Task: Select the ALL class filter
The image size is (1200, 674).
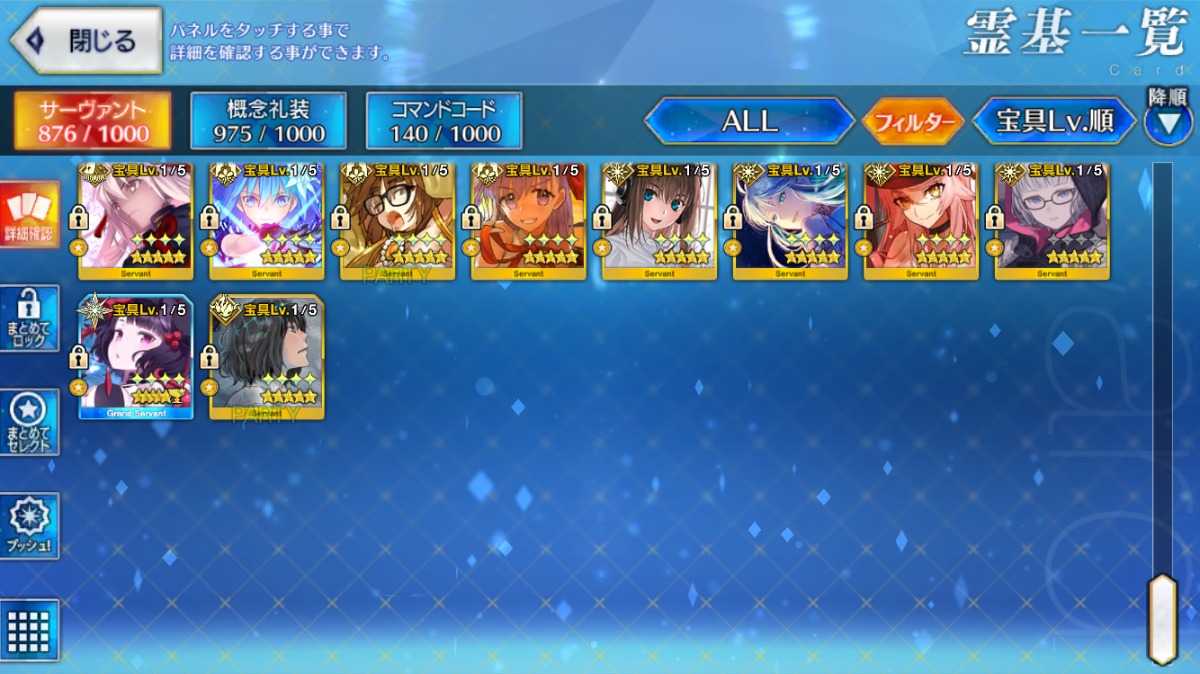Action: [x=750, y=122]
